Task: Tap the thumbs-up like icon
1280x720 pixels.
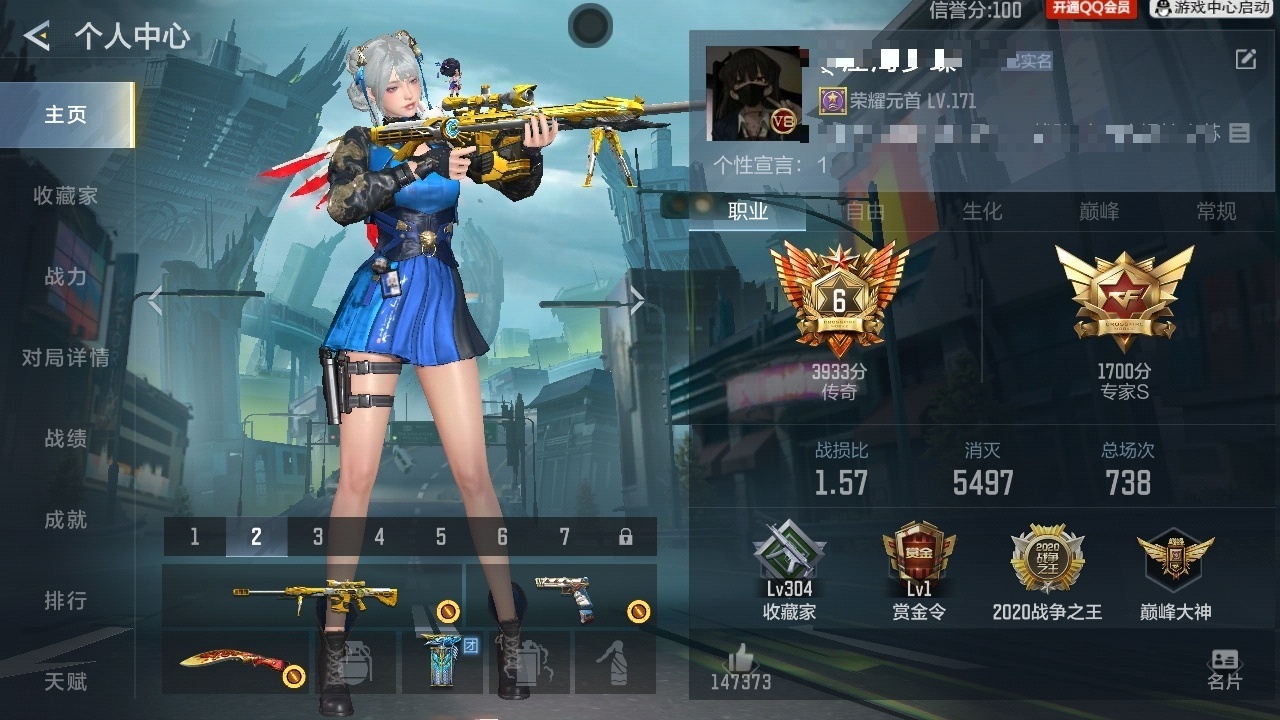Action: point(740,658)
